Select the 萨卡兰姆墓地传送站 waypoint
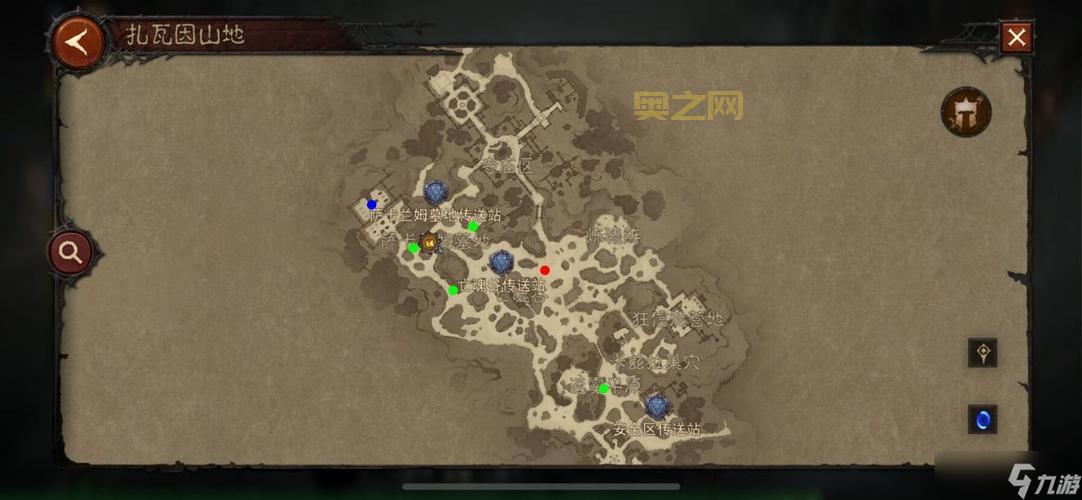1082x500 pixels. point(435,192)
